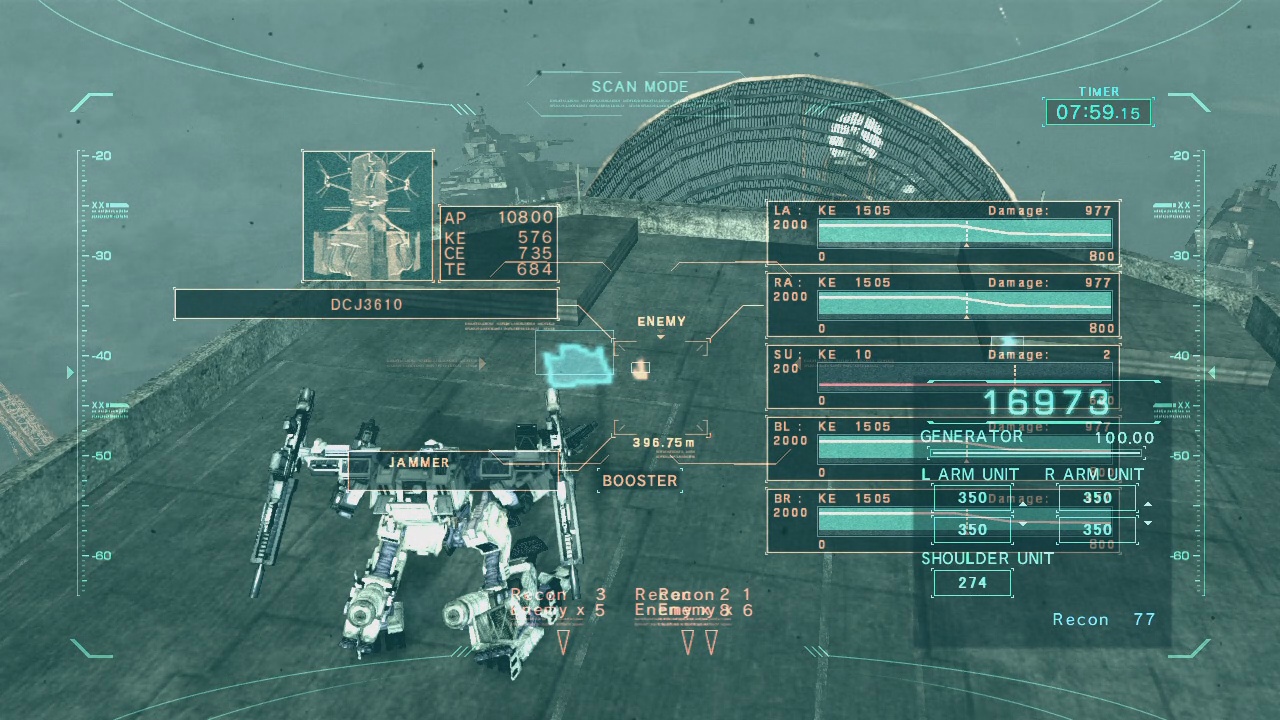Screen dimensions: 1280x720
Task: Open the LA weapon damage panel
Action: [x=943, y=233]
